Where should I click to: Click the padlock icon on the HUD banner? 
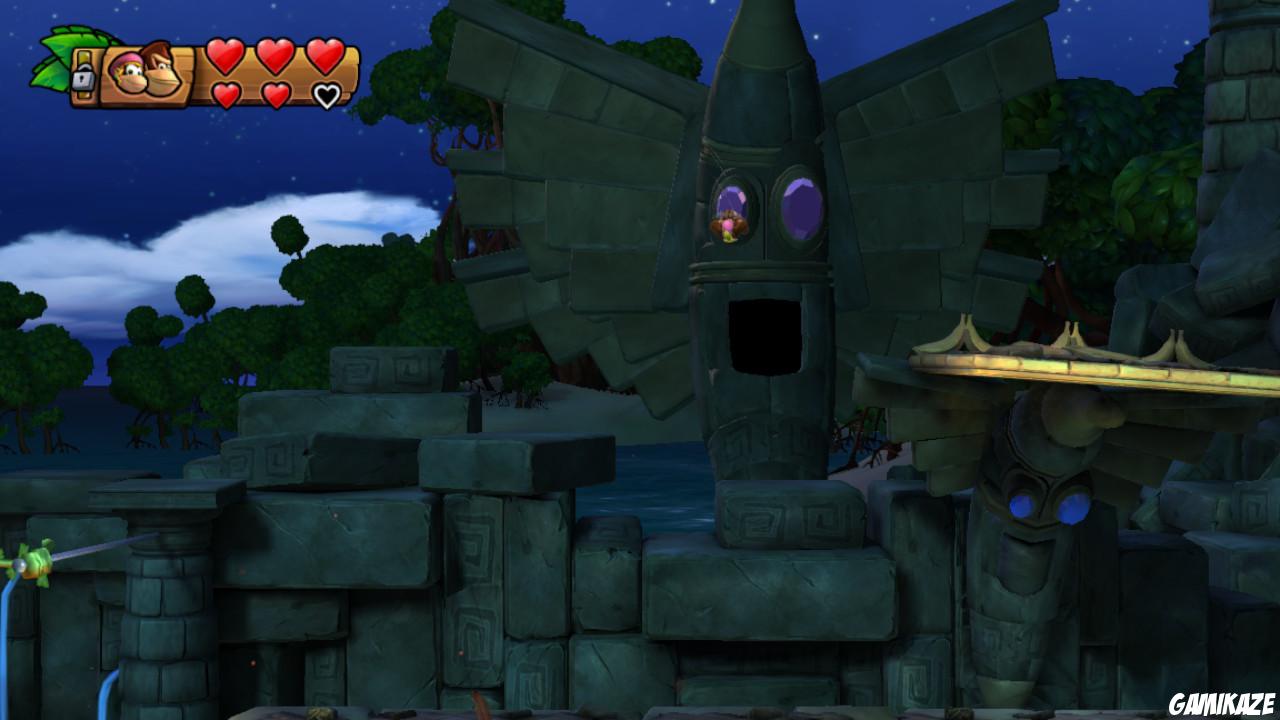click(83, 78)
